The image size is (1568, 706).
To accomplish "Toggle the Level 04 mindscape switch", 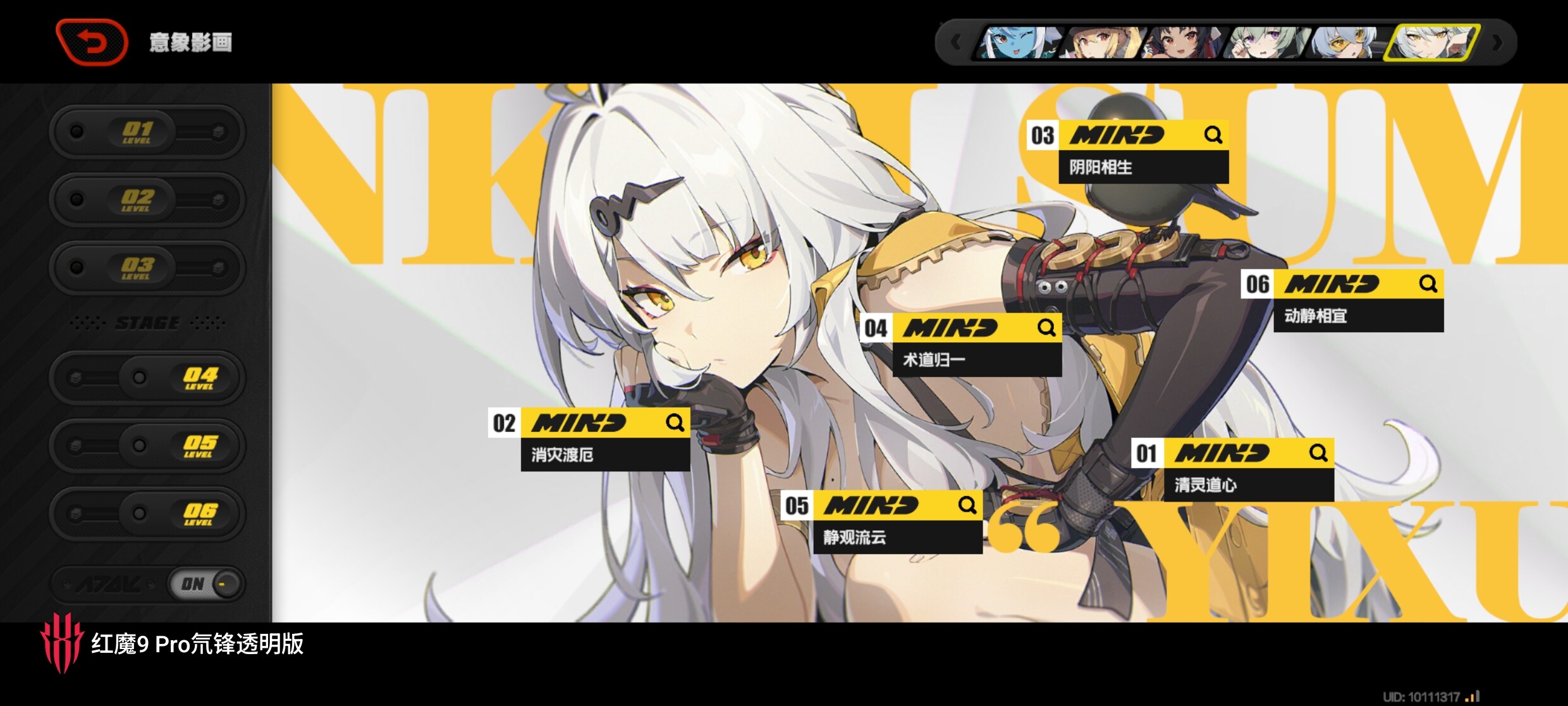I will point(147,378).
